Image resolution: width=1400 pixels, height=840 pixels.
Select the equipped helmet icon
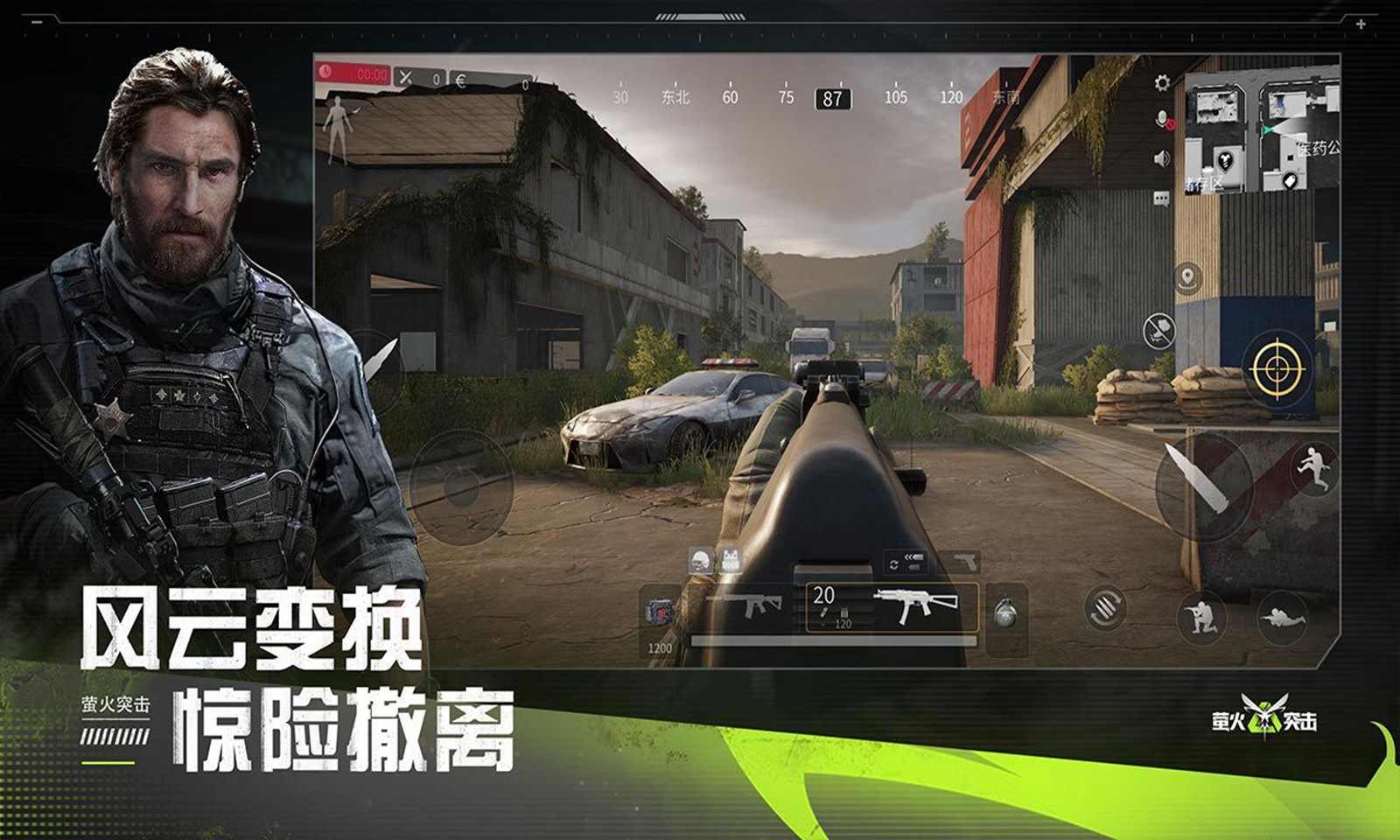coord(700,560)
